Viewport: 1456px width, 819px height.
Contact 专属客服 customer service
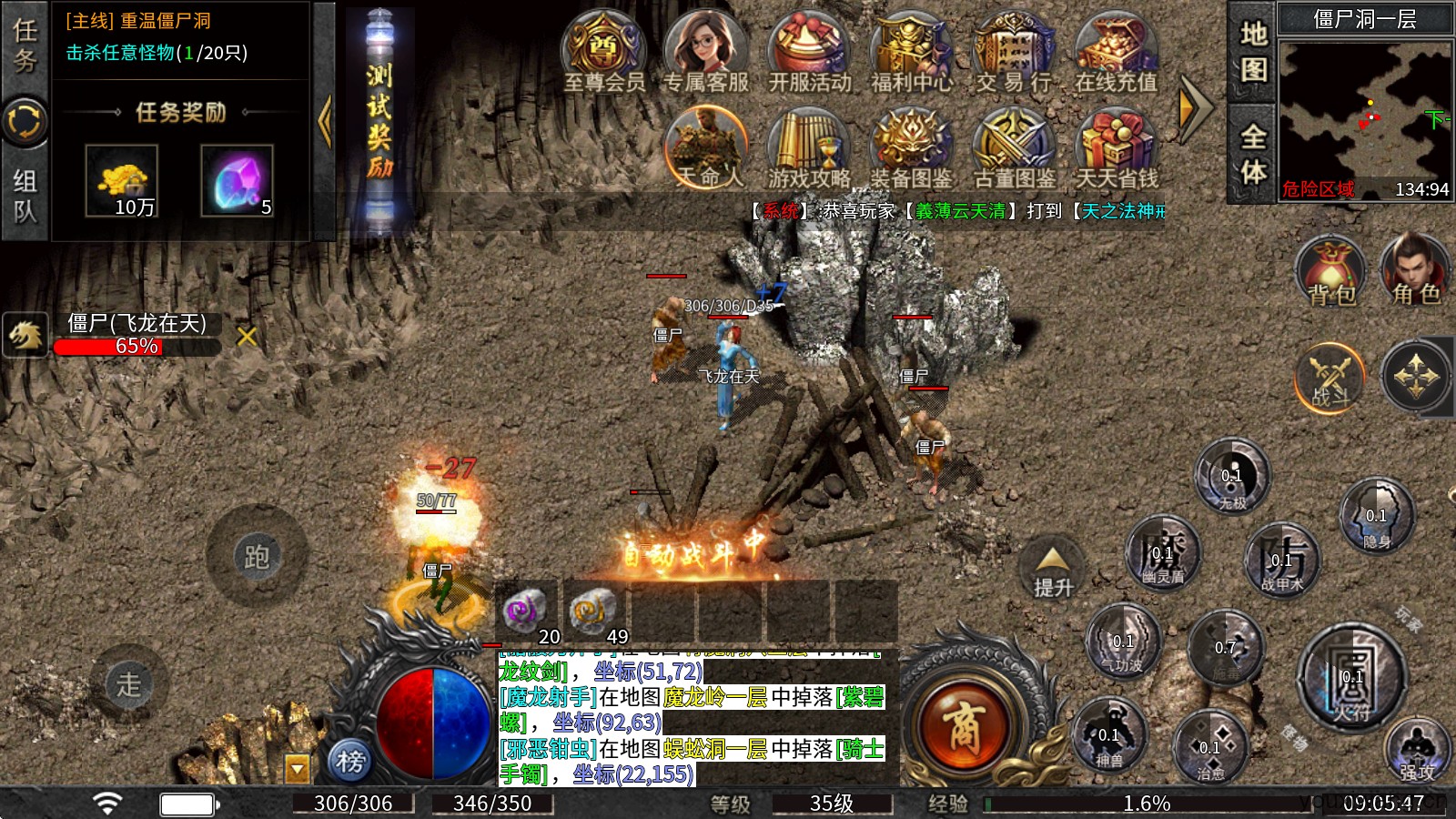point(705,51)
